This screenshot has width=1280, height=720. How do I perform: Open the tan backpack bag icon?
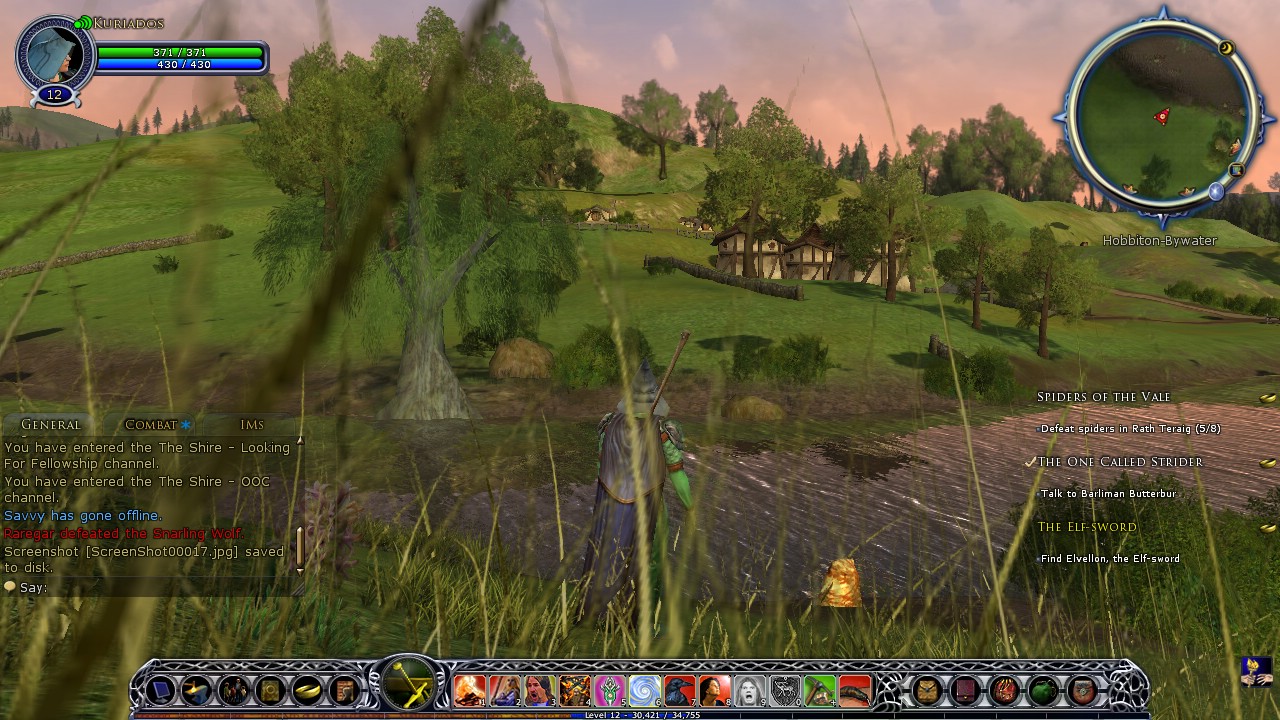tap(928, 690)
